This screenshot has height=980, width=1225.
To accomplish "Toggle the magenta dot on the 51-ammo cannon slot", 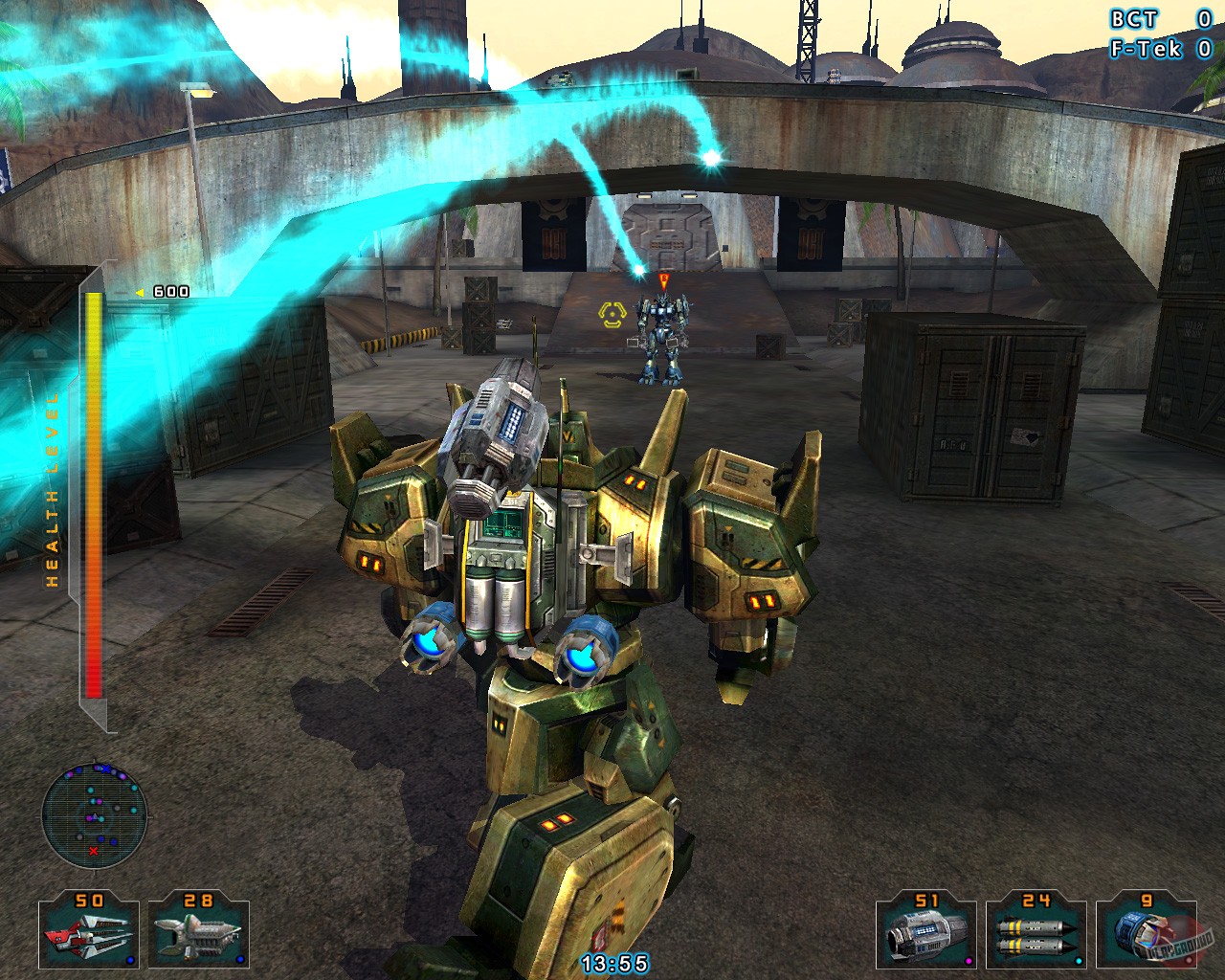I will (x=968, y=960).
